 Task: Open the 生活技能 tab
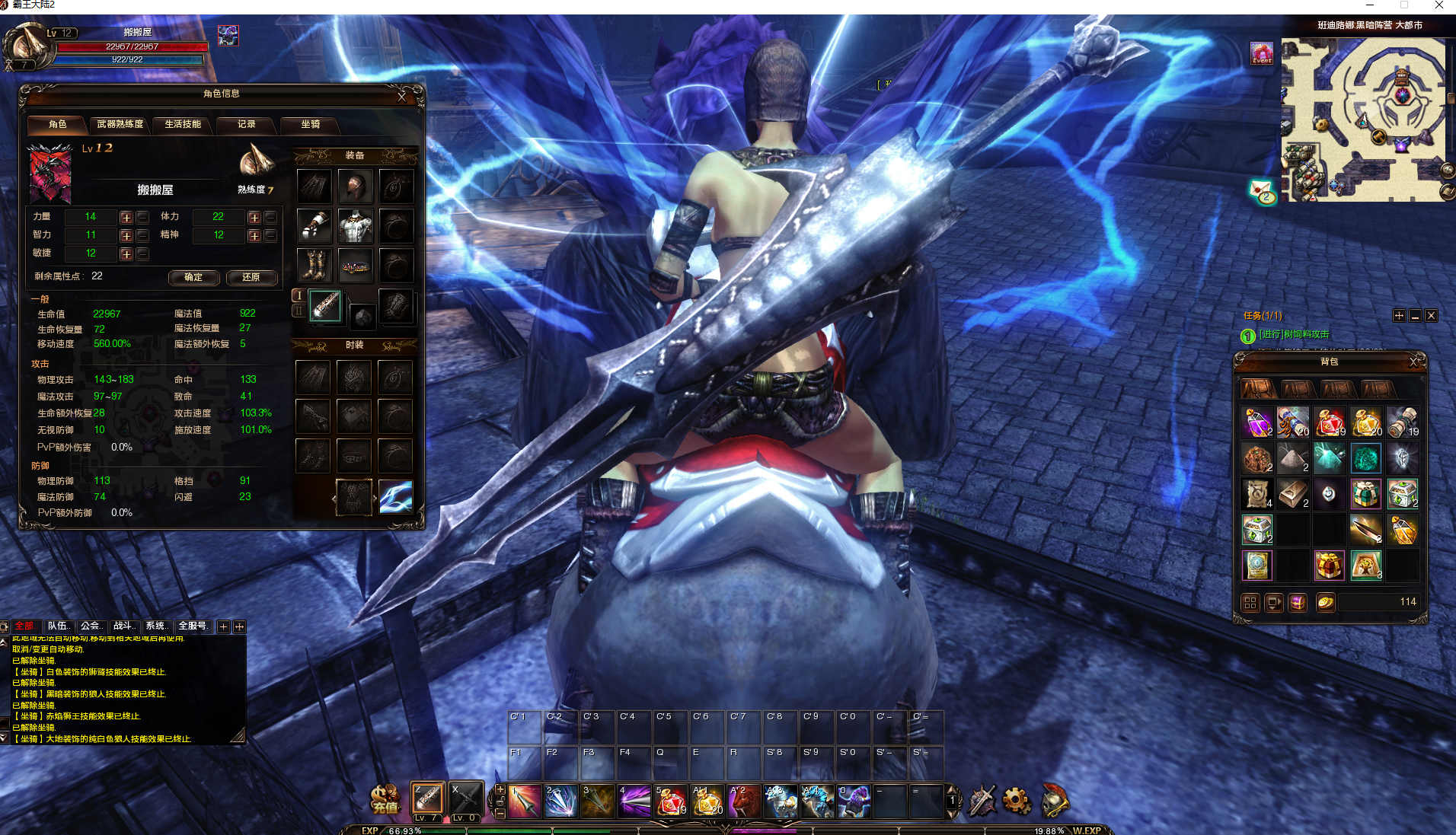tap(183, 124)
